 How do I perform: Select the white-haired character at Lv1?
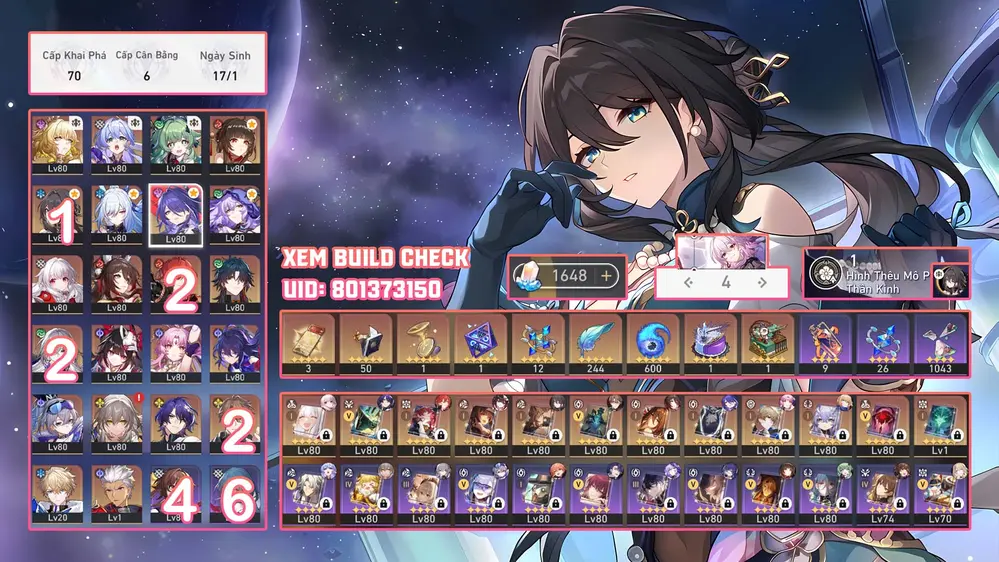[117, 492]
